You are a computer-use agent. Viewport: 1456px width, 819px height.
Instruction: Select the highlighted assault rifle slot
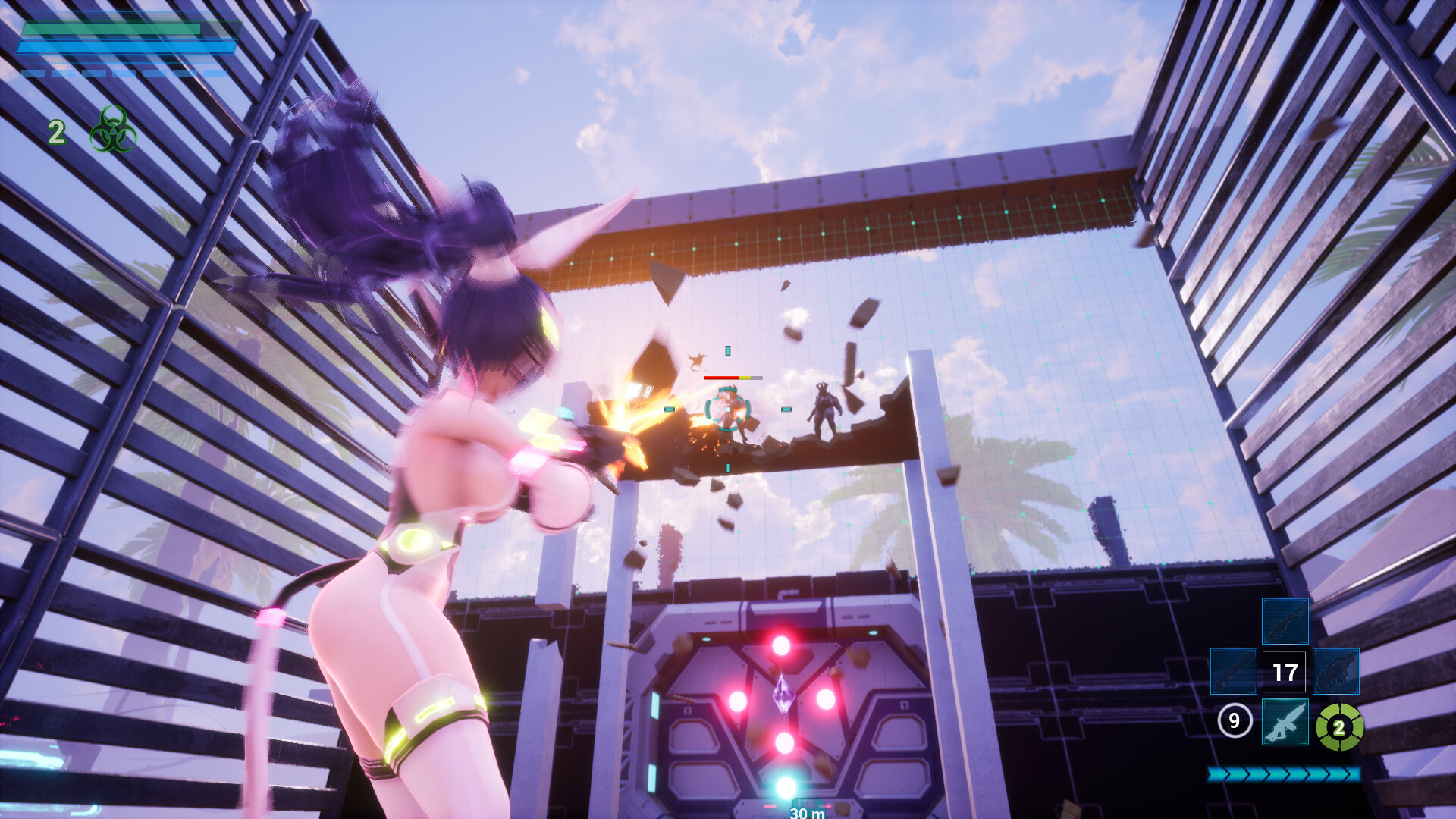click(1285, 723)
